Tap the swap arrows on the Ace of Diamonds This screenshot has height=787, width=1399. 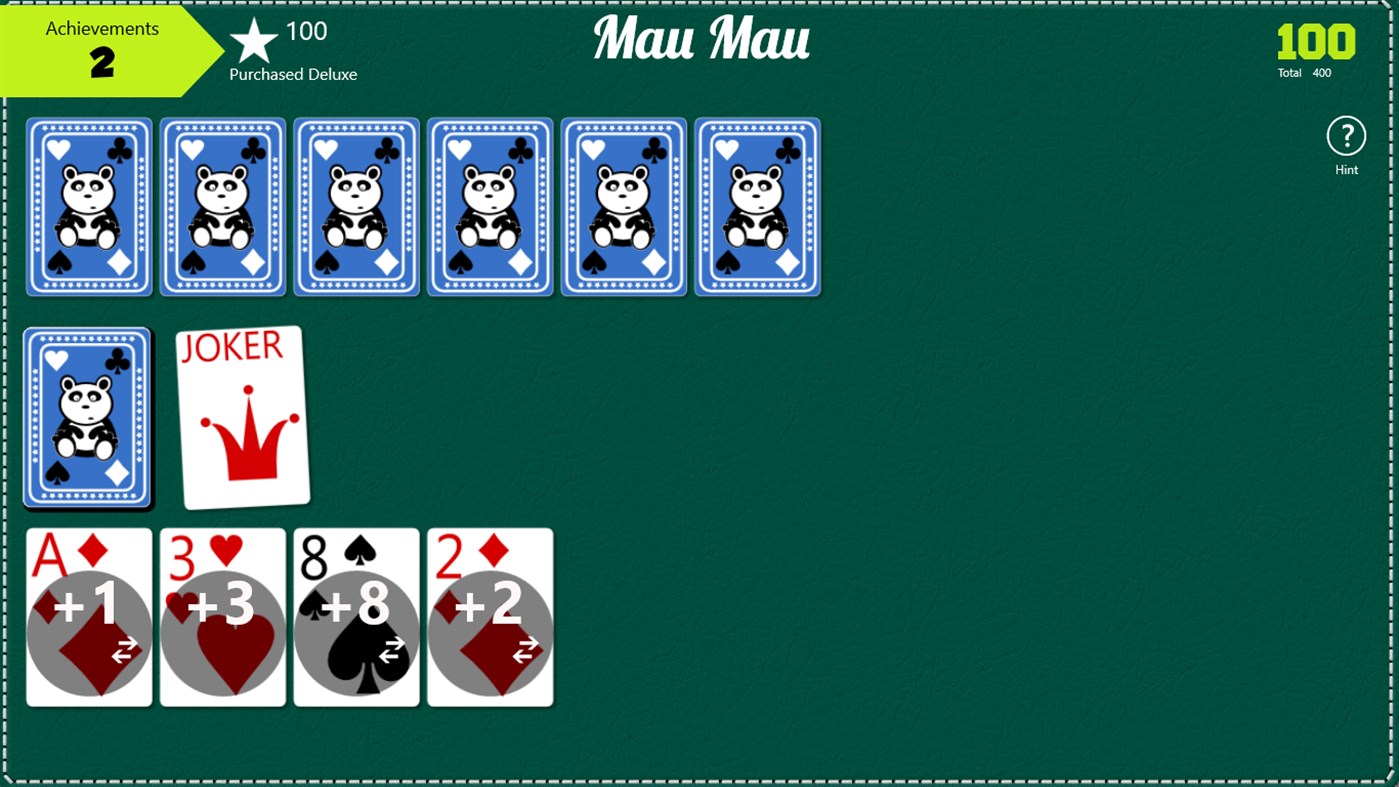coord(123,652)
